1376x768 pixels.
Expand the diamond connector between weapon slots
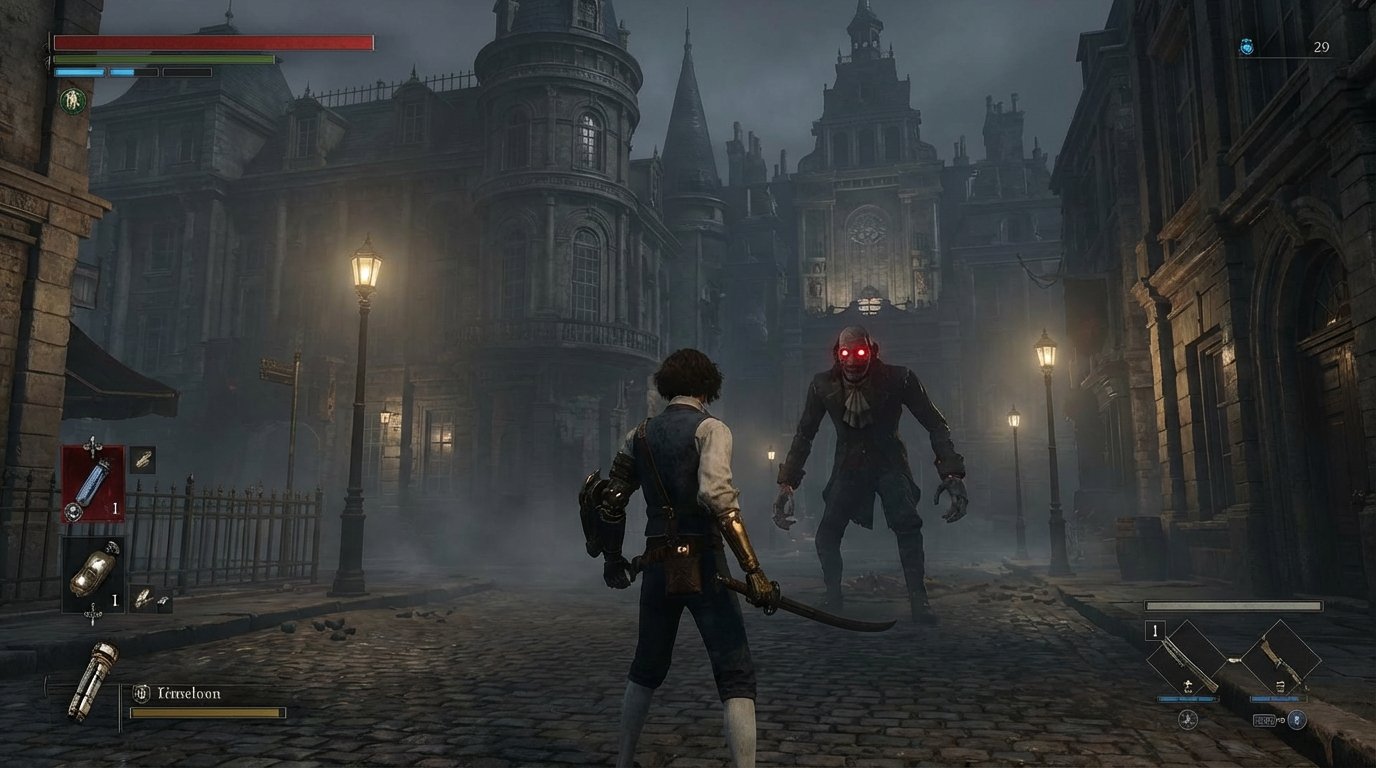pyautogui.click(x=1233, y=661)
